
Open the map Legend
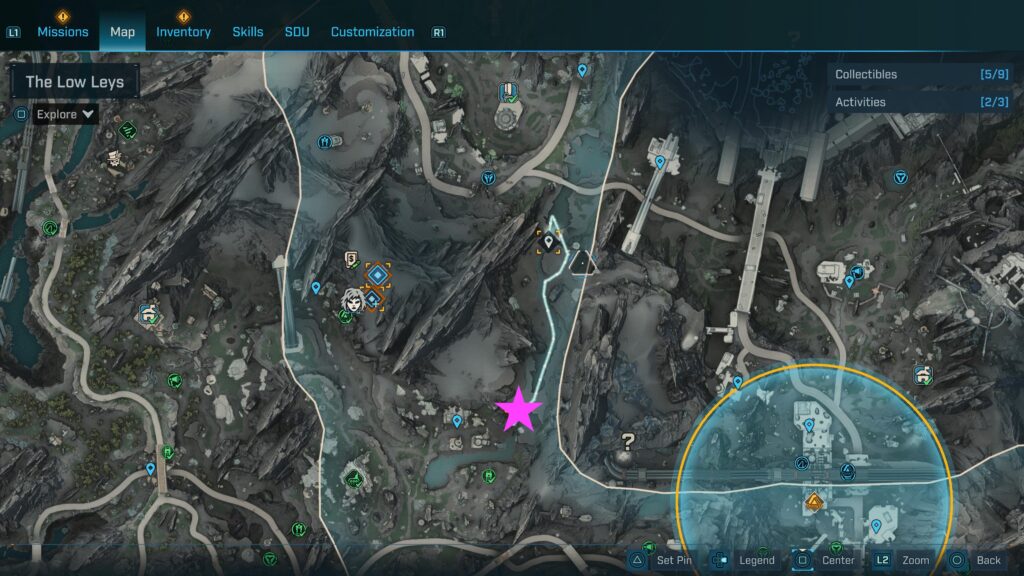click(x=744, y=560)
